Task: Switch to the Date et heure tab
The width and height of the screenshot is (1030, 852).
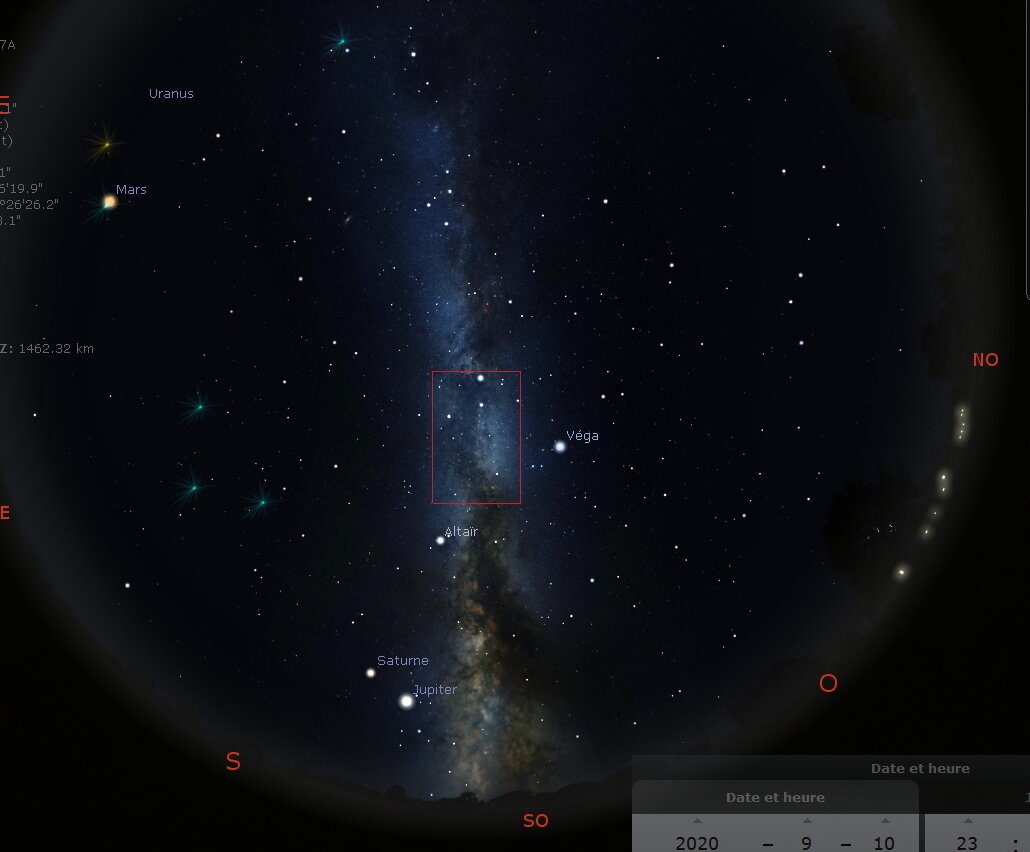Action: pos(775,797)
